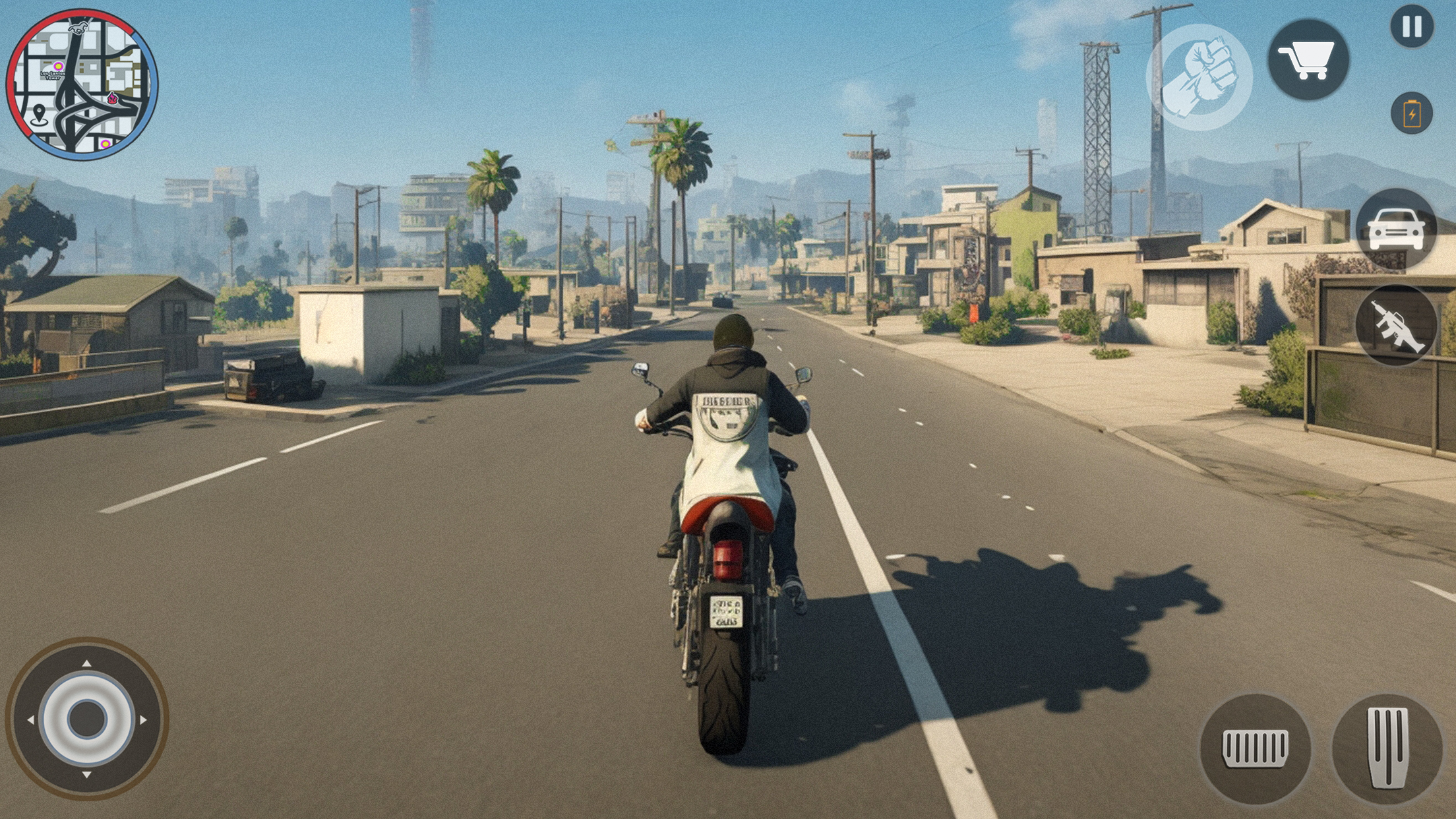The width and height of the screenshot is (1456, 819).
Task: Hit the brake pedal
Action: (1255, 748)
